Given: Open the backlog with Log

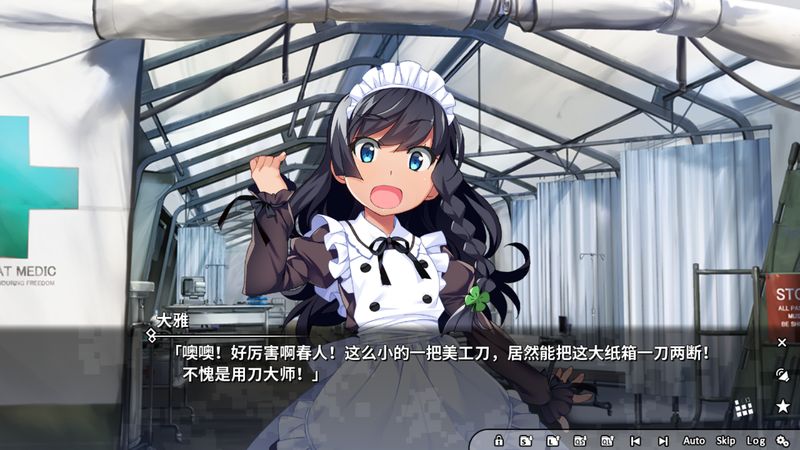Looking at the screenshot, I should 755,440.
